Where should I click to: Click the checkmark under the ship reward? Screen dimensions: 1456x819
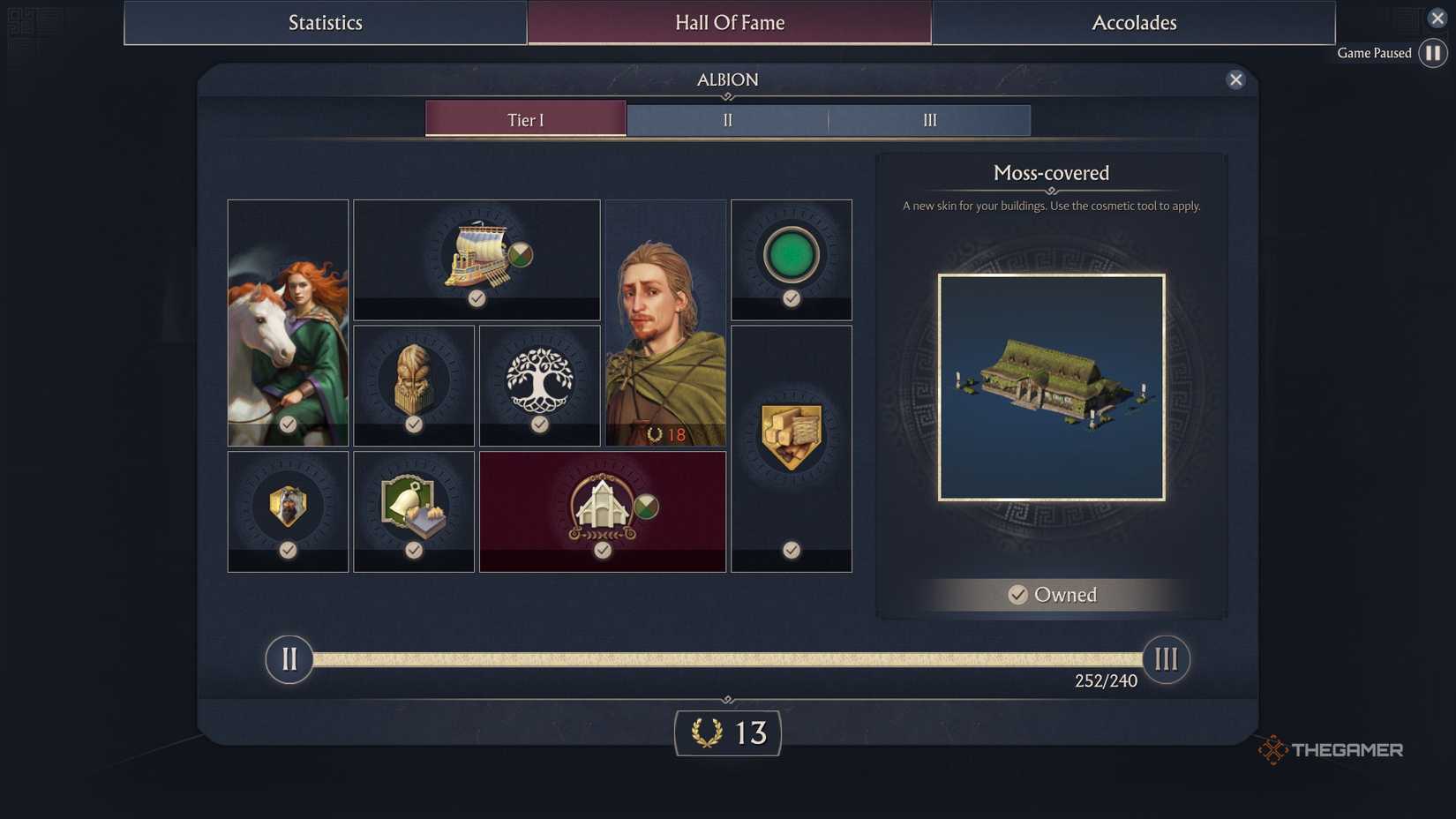(x=477, y=298)
